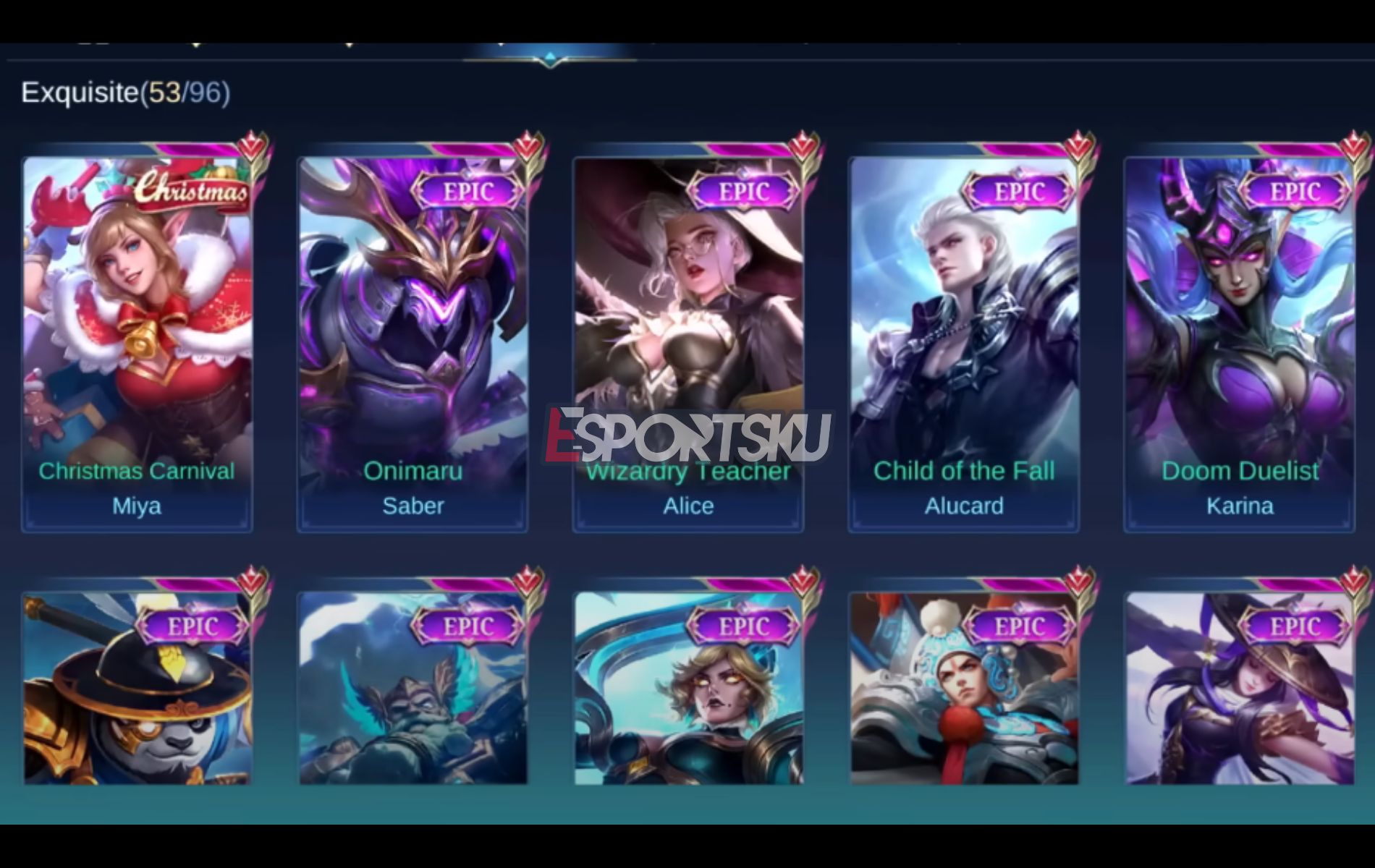
Task: Click the red crest icon on Miya's card
Action: click(250, 143)
